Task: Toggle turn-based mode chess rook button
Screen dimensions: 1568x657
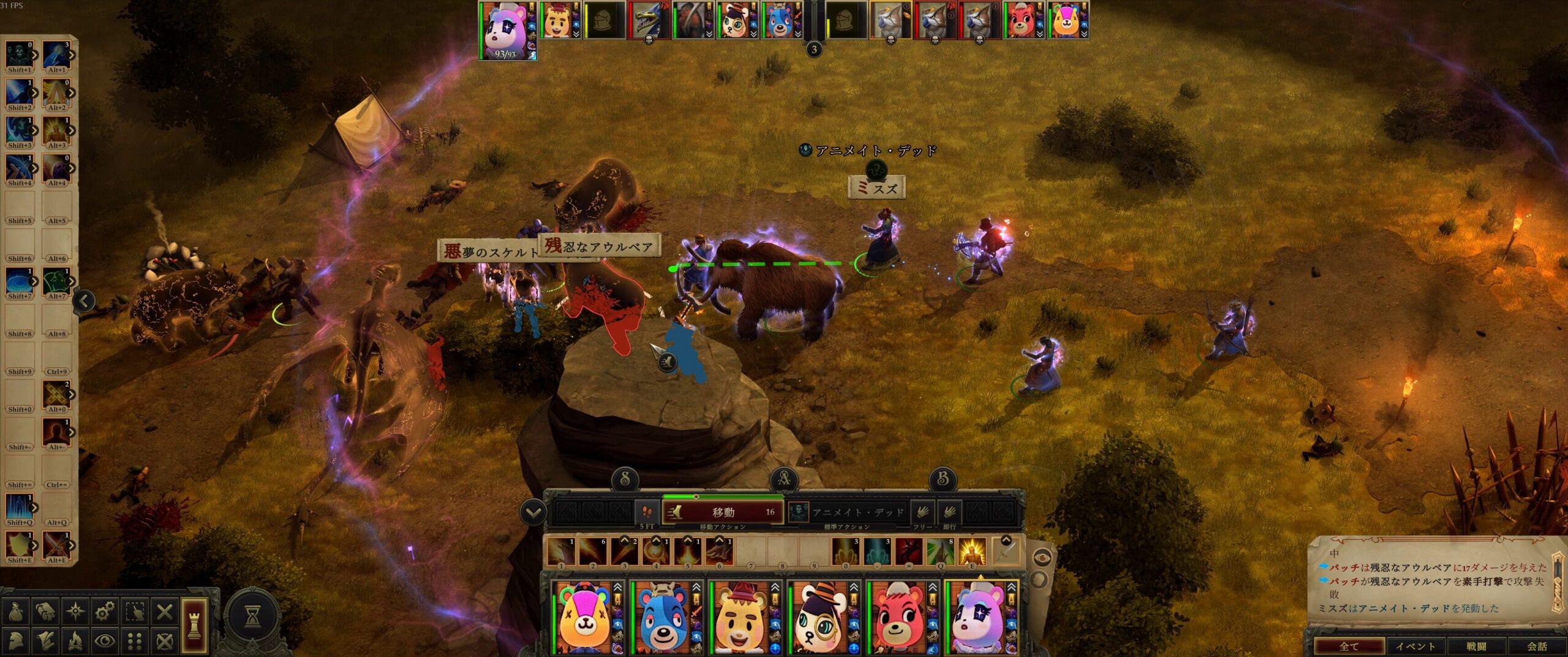Action: [x=194, y=625]
